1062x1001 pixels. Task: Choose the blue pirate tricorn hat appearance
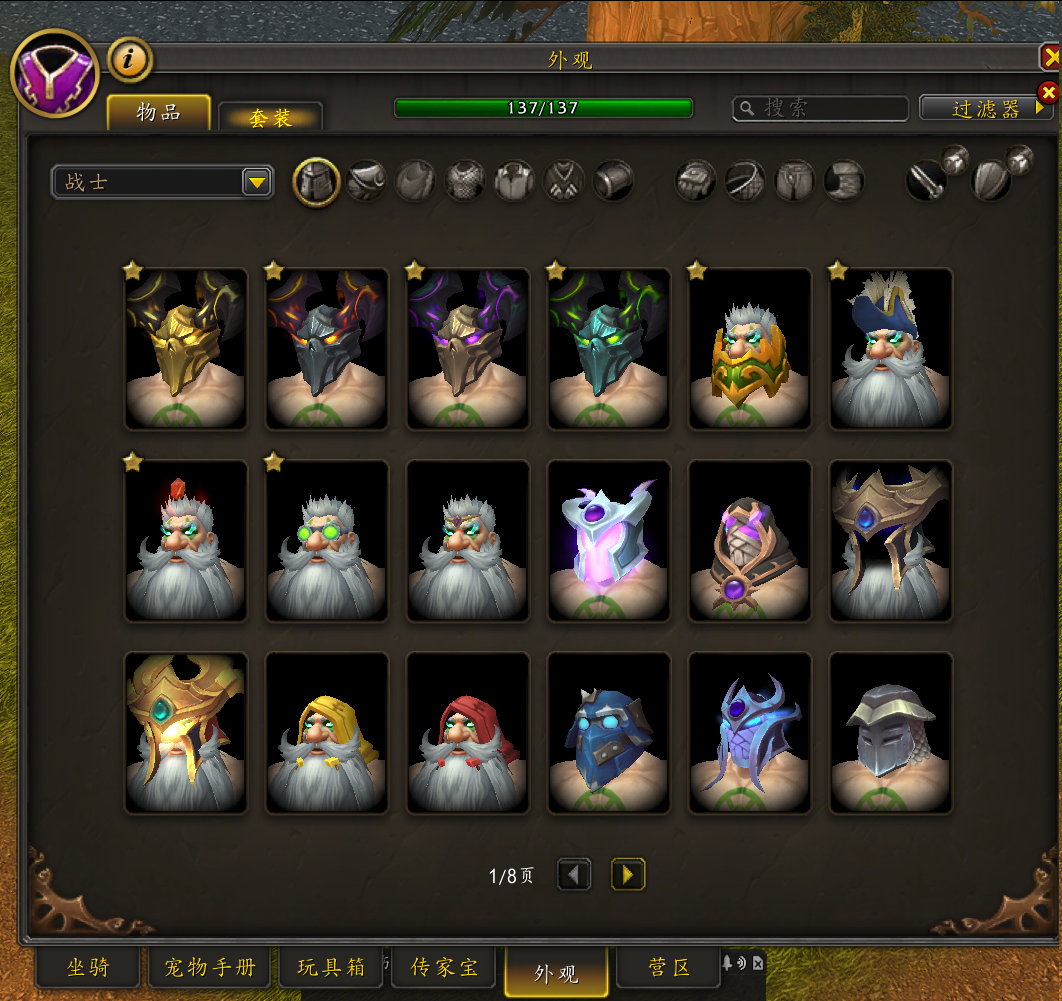coord(891,349)
